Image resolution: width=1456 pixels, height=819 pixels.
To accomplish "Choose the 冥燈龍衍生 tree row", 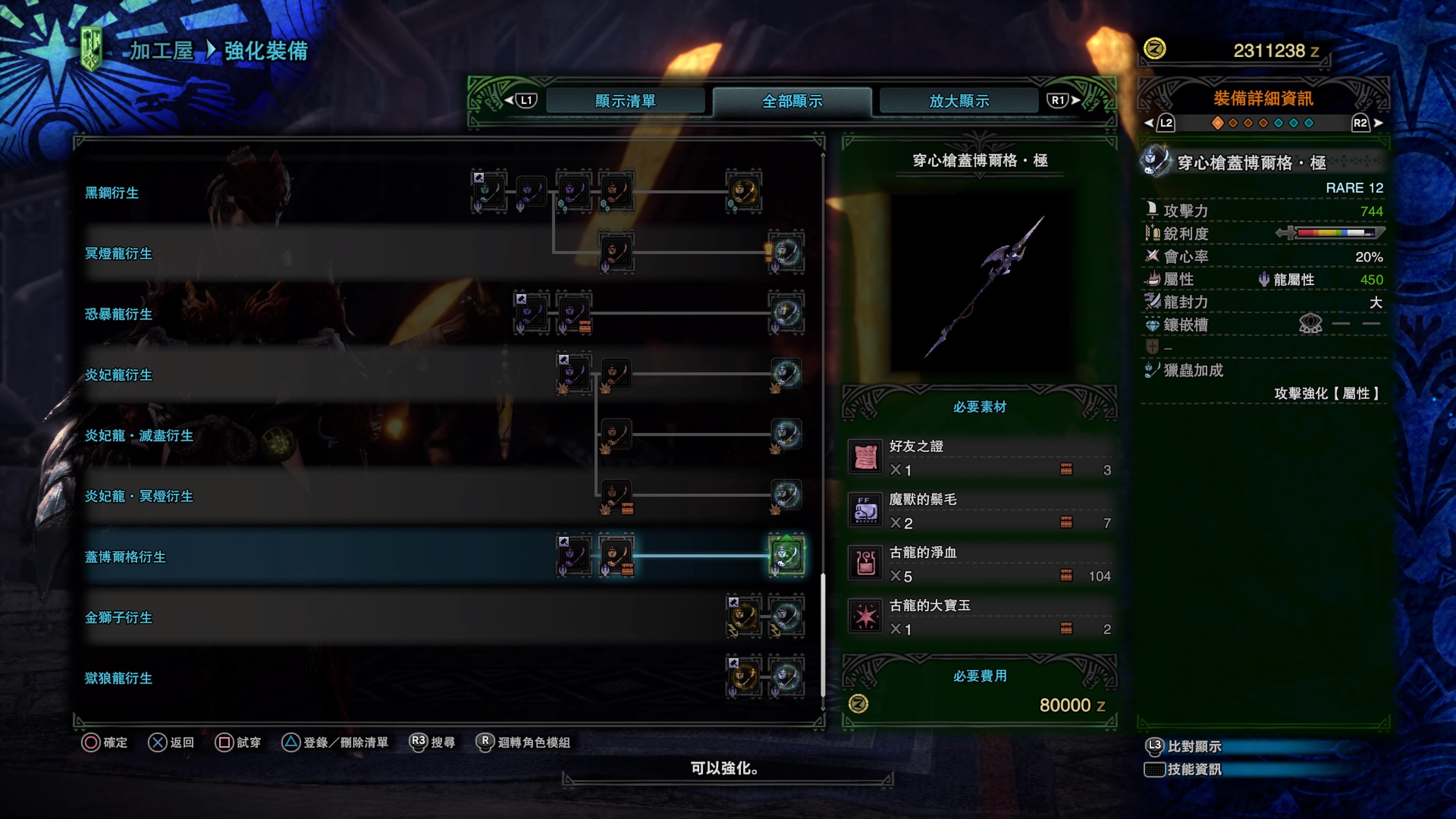I will pos(118,253).
